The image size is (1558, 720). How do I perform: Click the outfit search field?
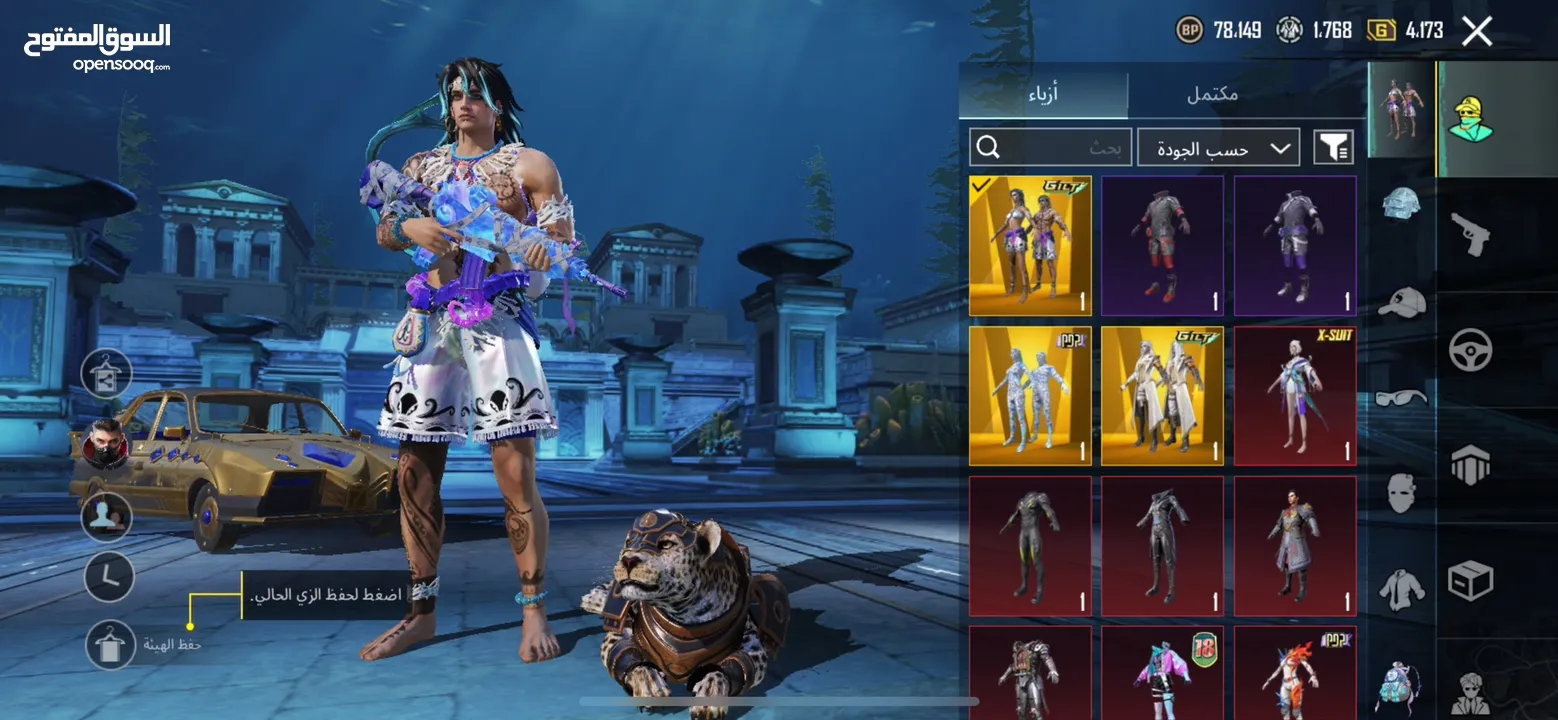tap(1051, 148)
